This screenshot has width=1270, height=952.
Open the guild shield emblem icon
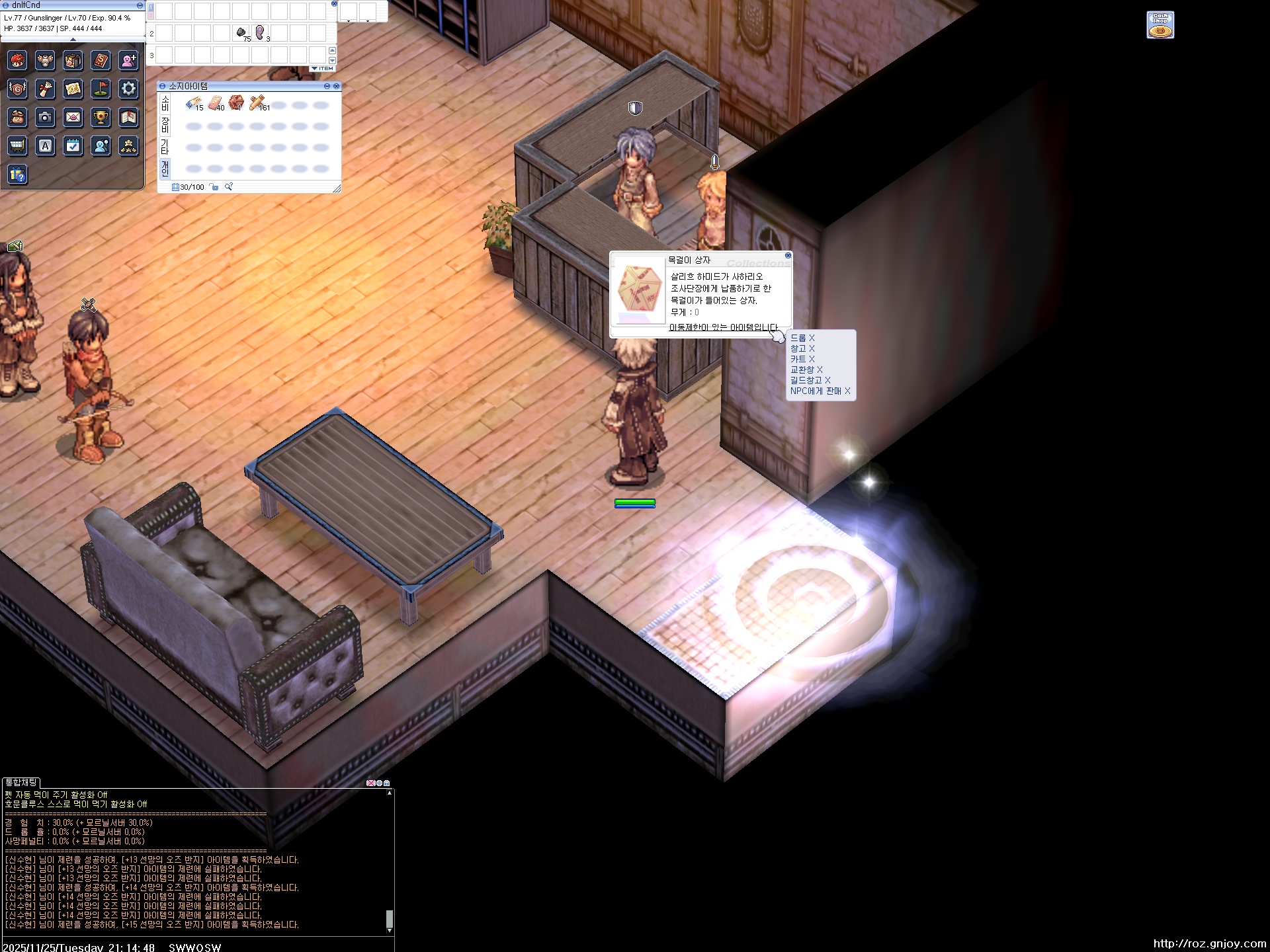18,89
